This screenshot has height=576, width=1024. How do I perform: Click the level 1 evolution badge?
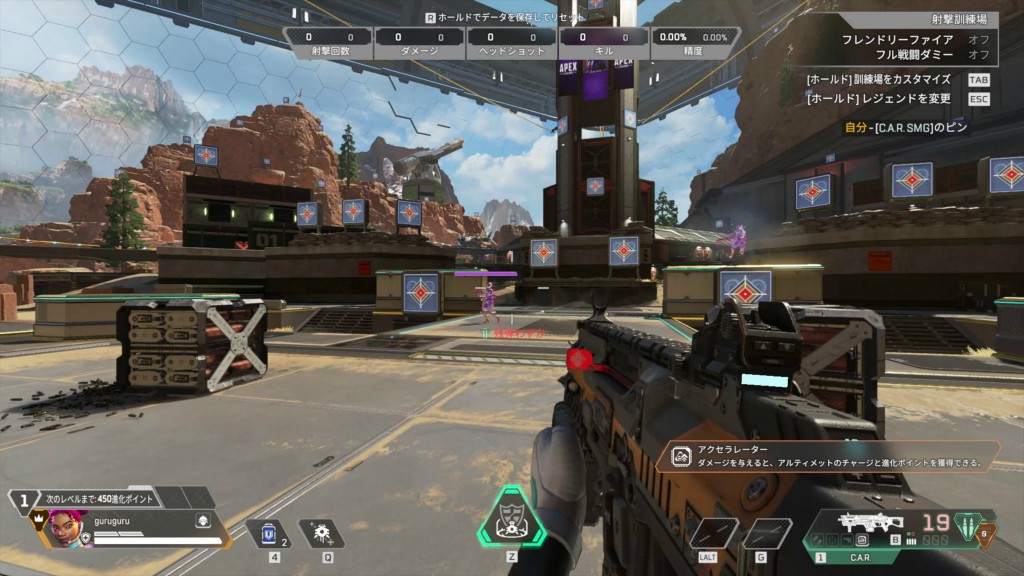point(22,498)
